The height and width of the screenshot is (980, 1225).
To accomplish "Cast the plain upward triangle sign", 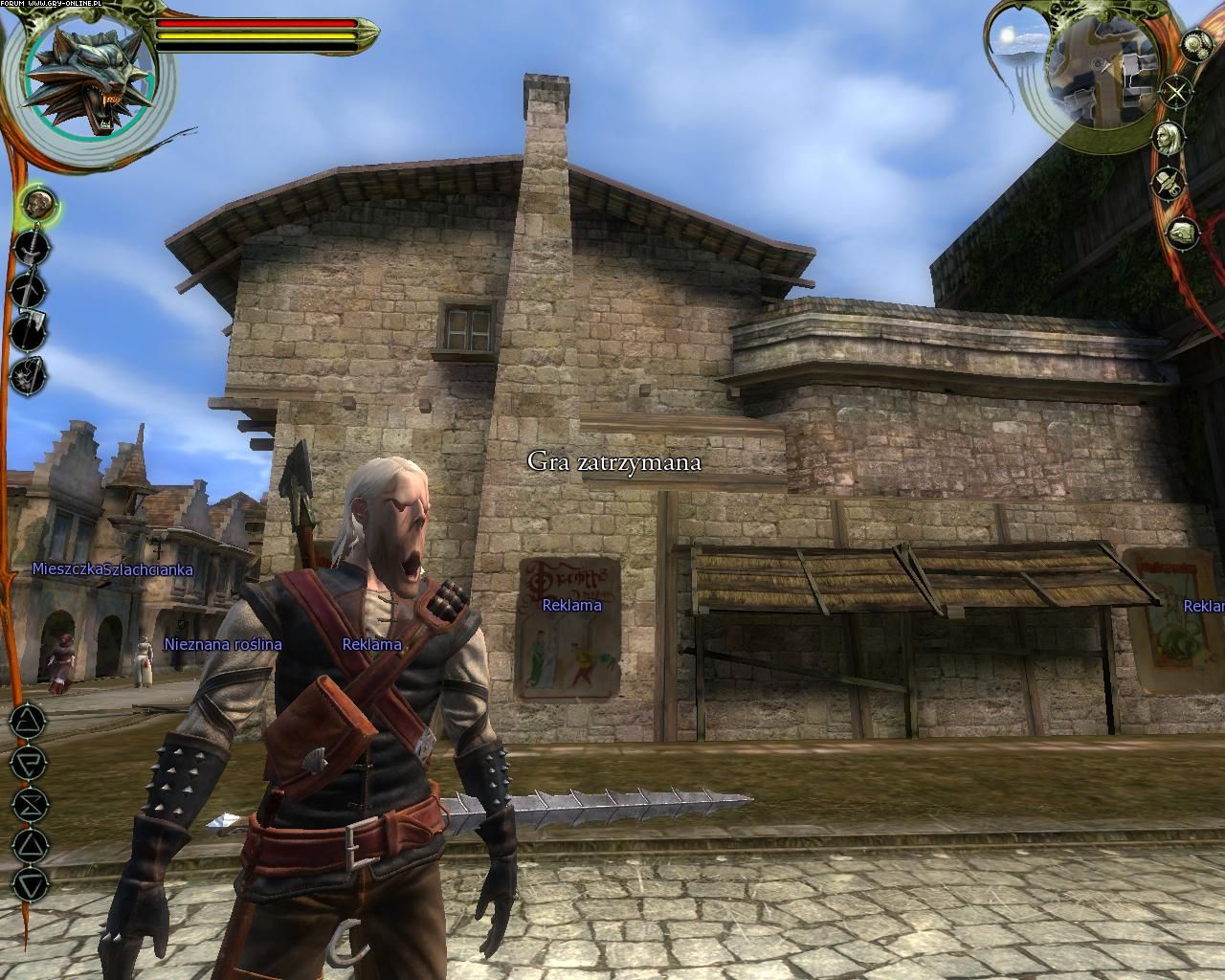I will click(31, 844).
